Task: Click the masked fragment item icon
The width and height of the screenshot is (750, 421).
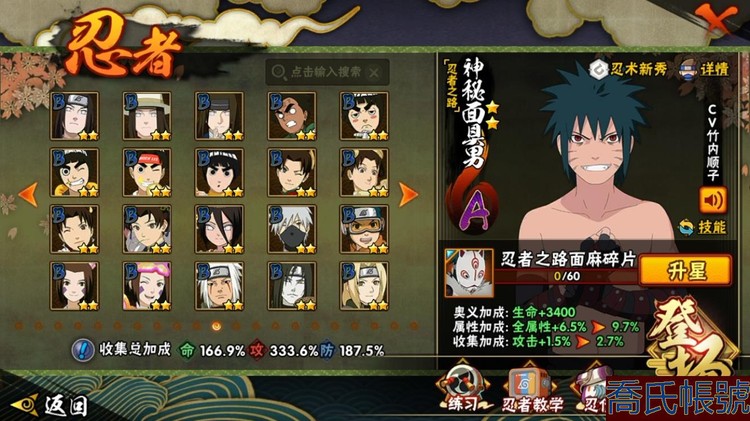Action: coord(468,272)
